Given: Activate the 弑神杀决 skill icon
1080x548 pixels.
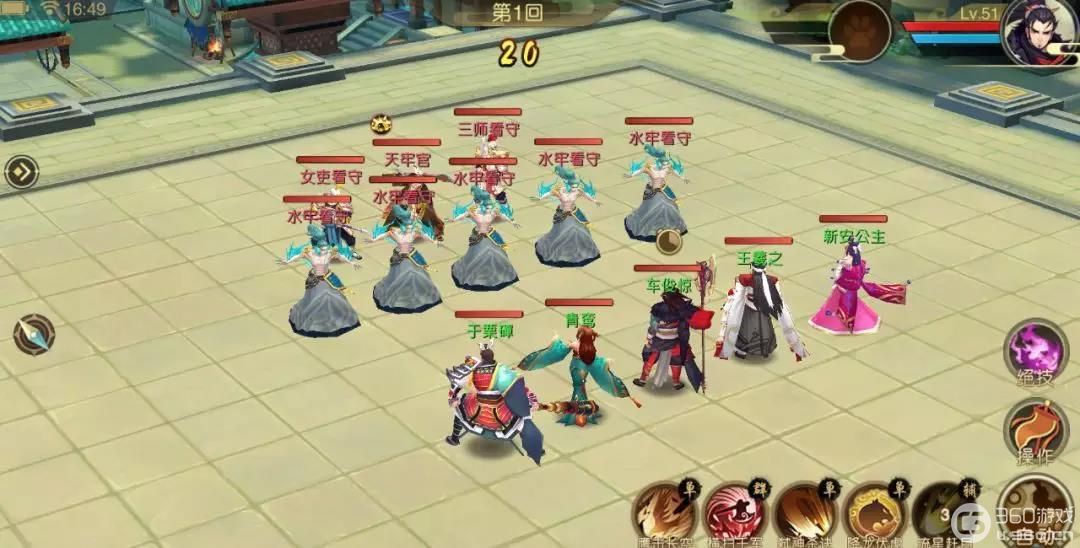Looking at the screenshot, I should click(x=805, y=512).
